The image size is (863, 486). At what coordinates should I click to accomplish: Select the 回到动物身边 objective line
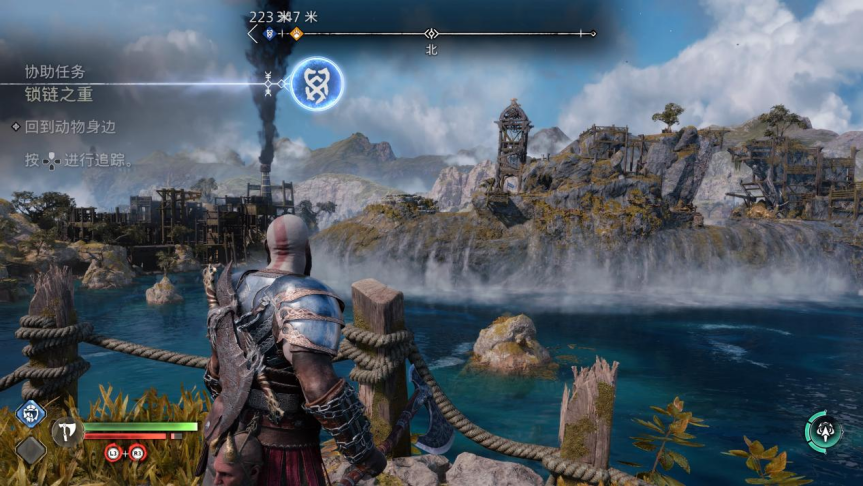coord(69,127)
